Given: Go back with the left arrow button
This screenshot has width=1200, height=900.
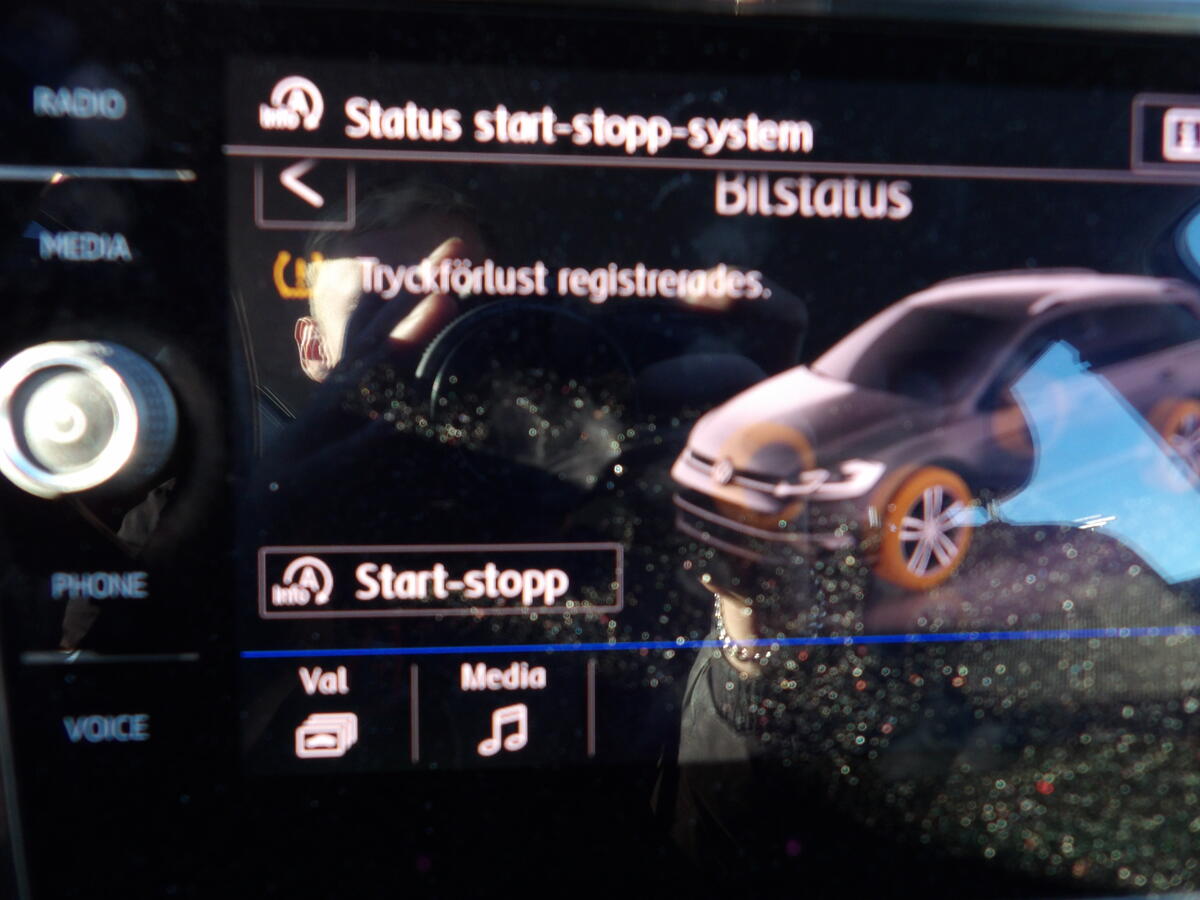Looking at the screenshot, I should click(x=304, y=186).
